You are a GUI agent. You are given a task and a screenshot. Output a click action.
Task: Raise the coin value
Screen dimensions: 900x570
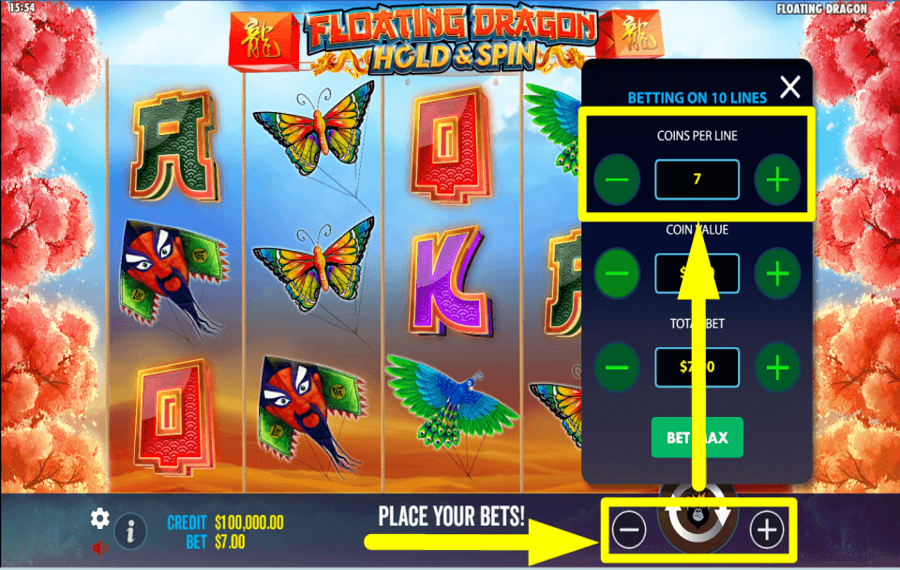point(777,273)
